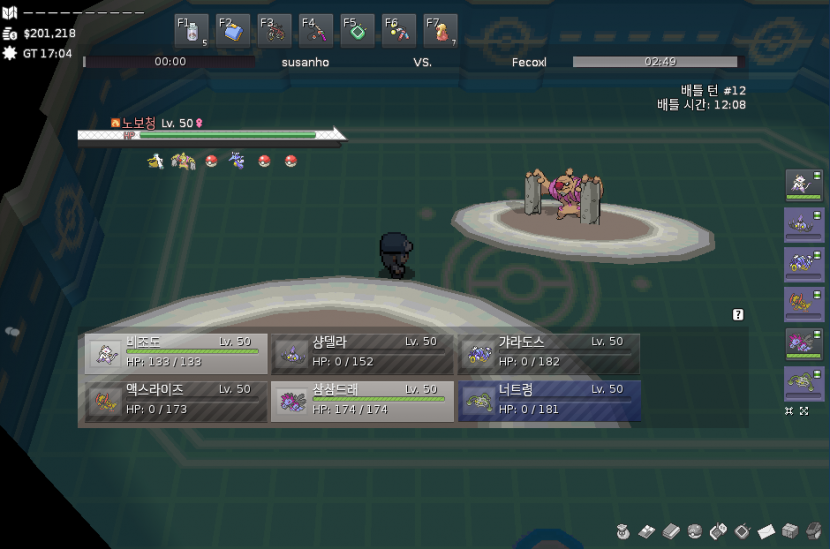The width and height of the screenshot is (830, 549).
Task: Activate the F2 blue case item
Action: coord(233,31)
